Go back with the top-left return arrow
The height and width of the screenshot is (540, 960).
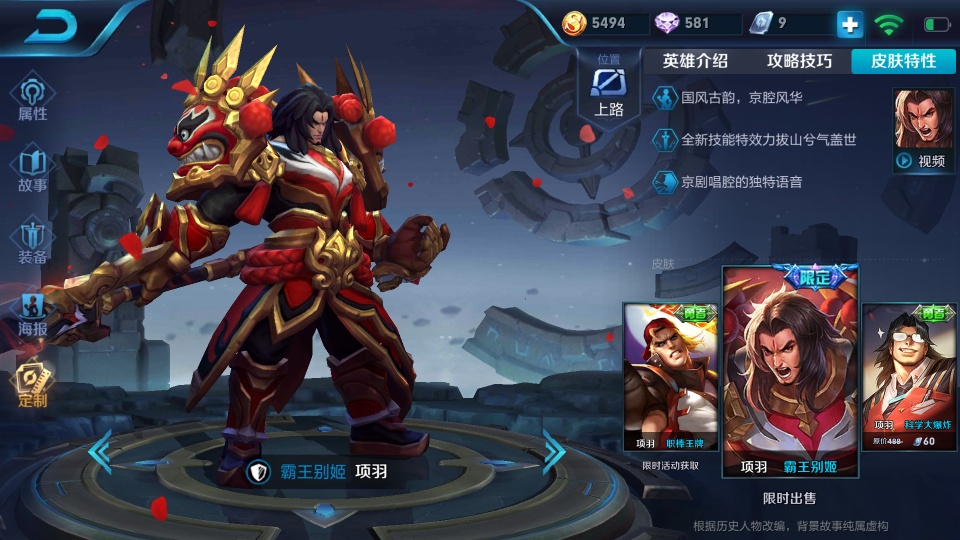pyautogui.click(x=52, y=27)
